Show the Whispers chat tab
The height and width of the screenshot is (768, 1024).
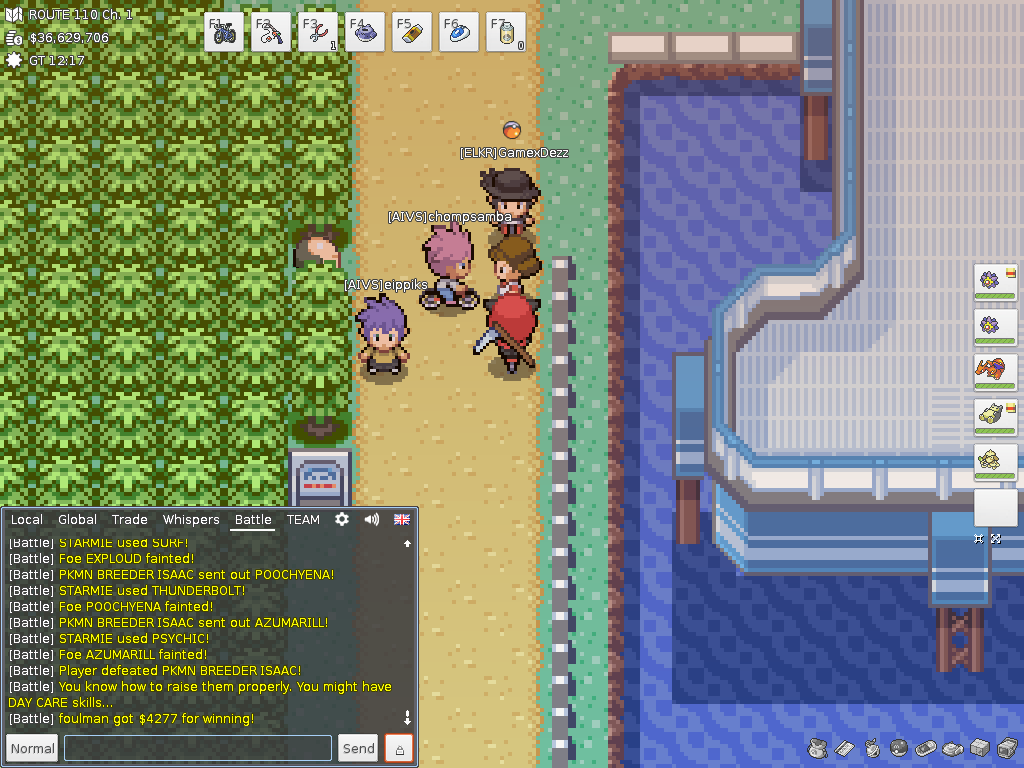(191, 520)
